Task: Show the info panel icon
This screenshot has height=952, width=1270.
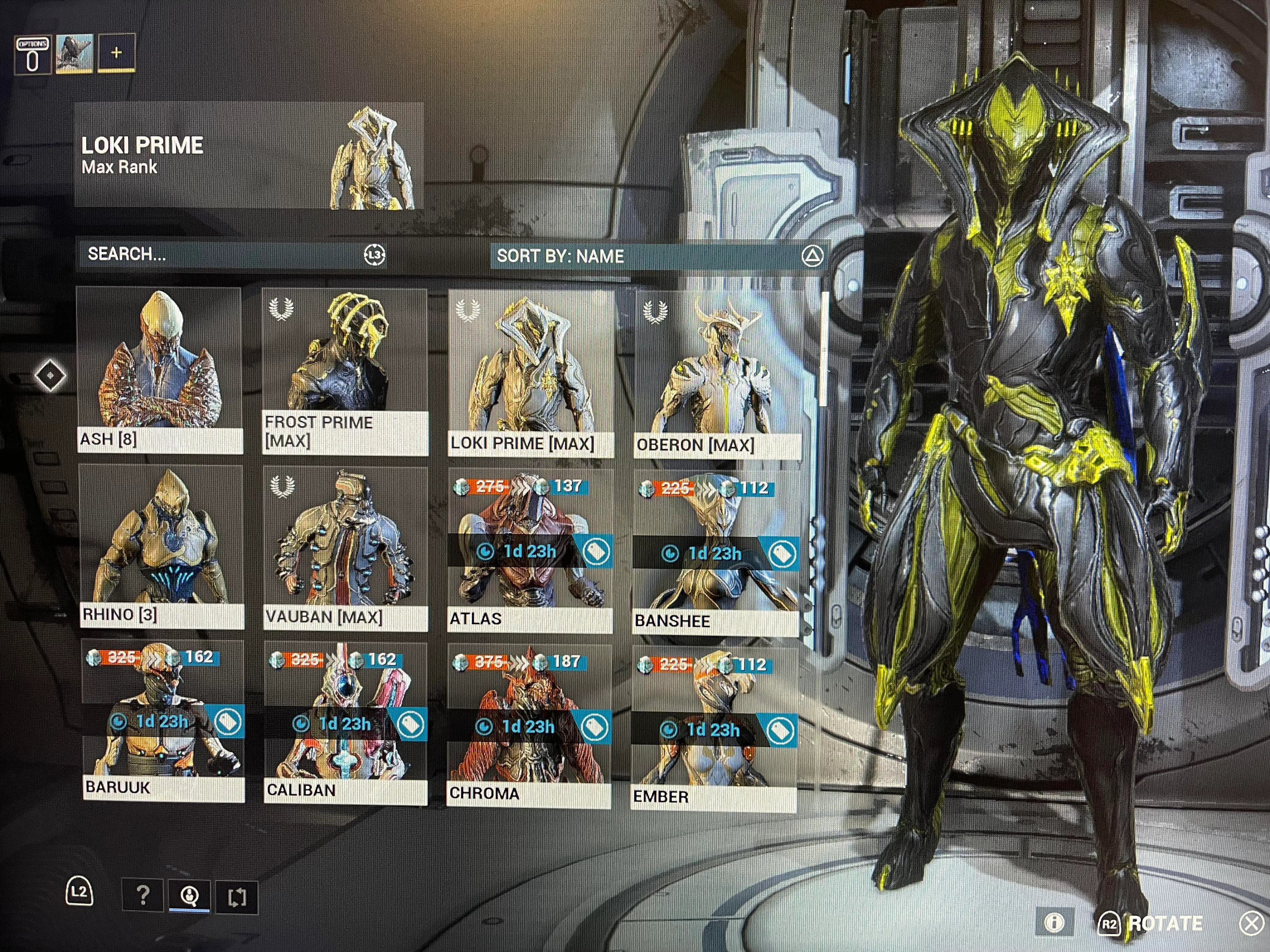Action: click(1054, 922)
